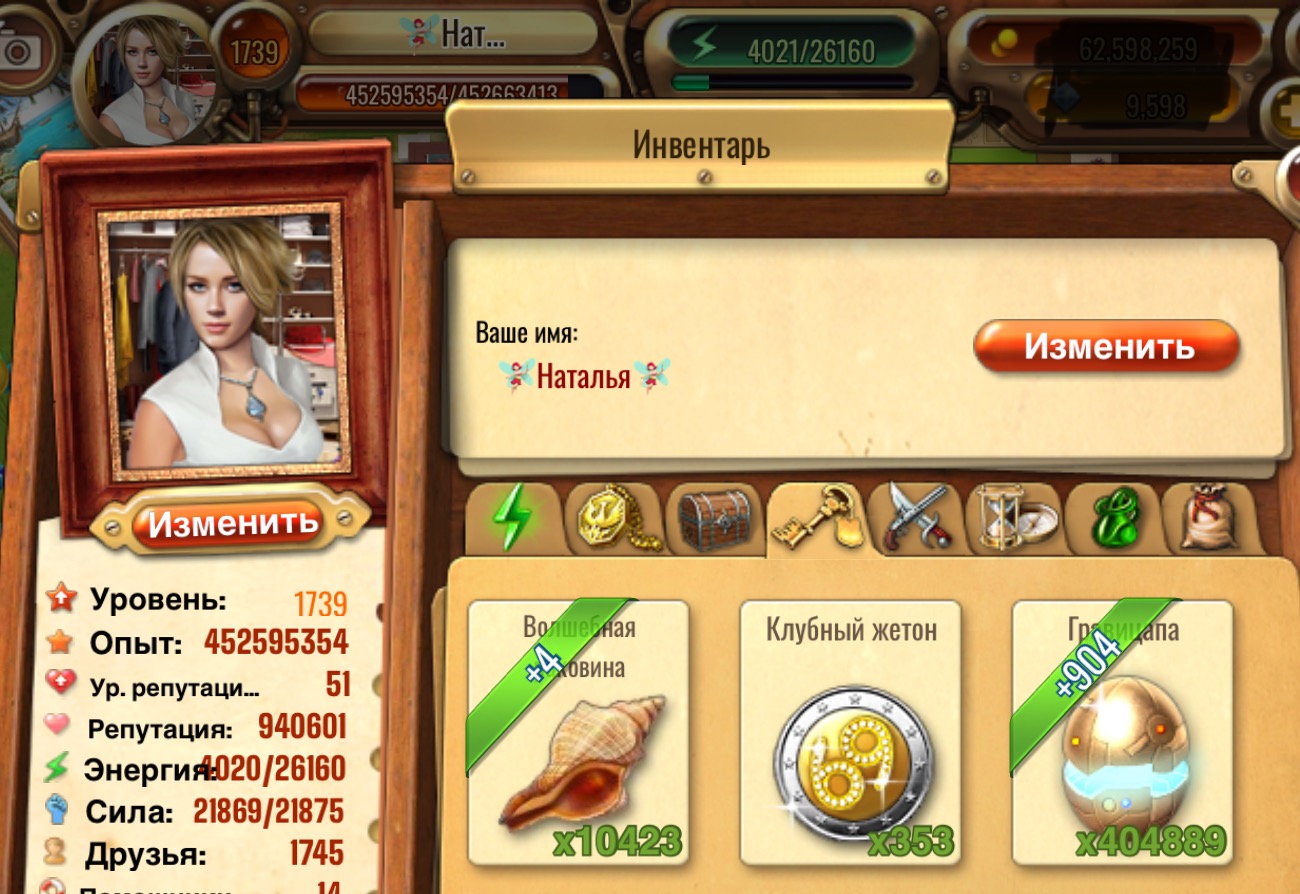
Task: Click the orange Изменить button beside the name
Action: point(1107,347)
